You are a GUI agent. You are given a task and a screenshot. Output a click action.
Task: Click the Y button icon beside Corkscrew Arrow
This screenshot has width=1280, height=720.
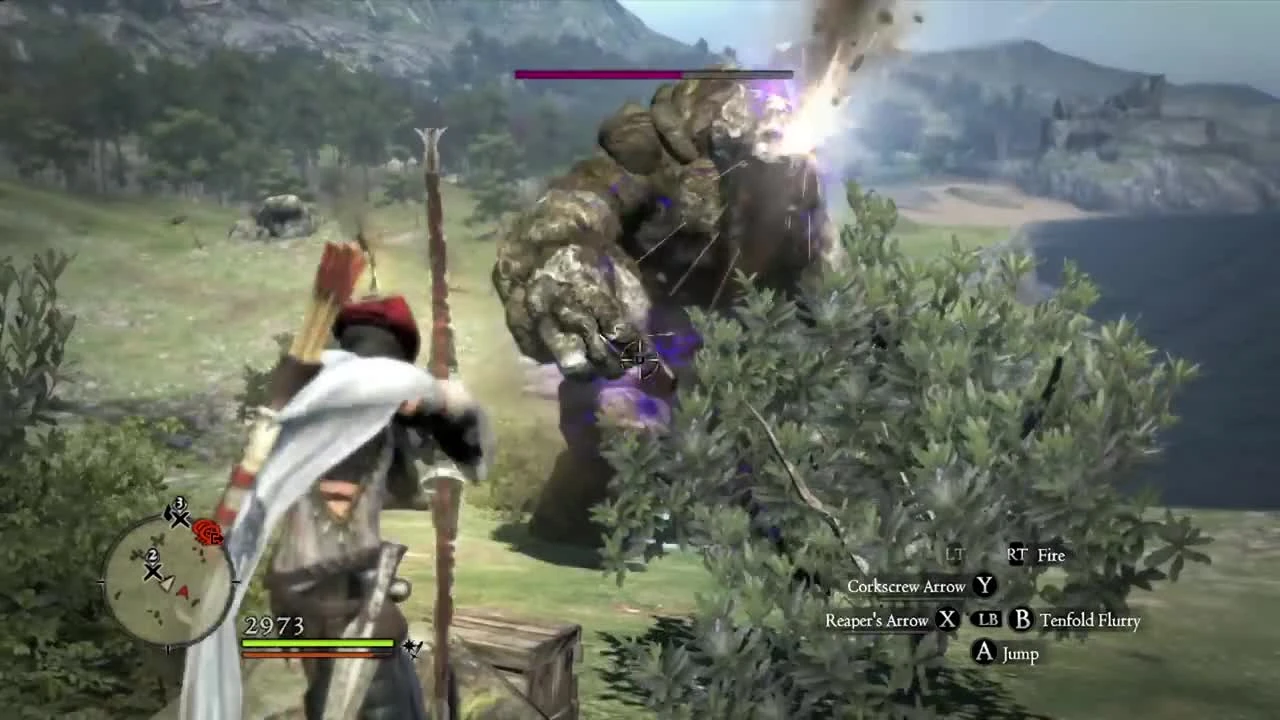[985, 587]
